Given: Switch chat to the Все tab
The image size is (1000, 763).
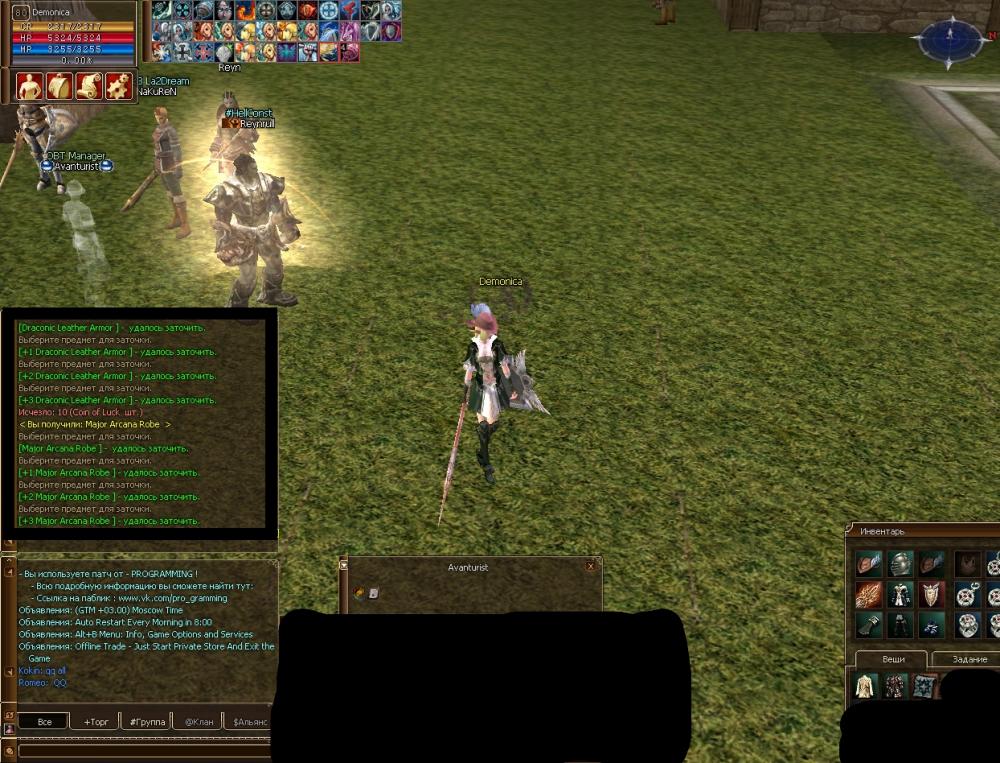Looking at the screenshot, I should [x=44, y=721].
